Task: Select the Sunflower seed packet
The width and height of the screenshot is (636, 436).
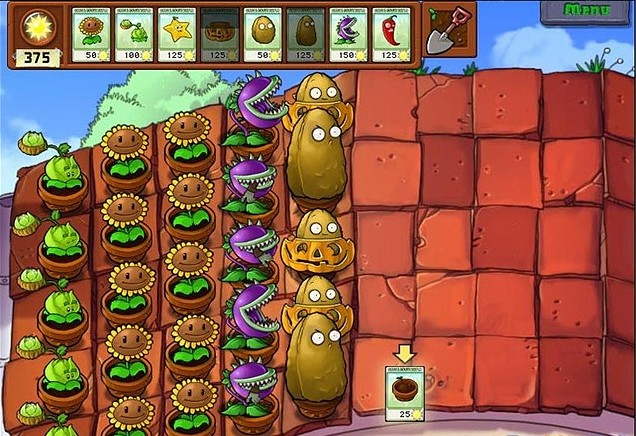Action: [x=91, y=35]
